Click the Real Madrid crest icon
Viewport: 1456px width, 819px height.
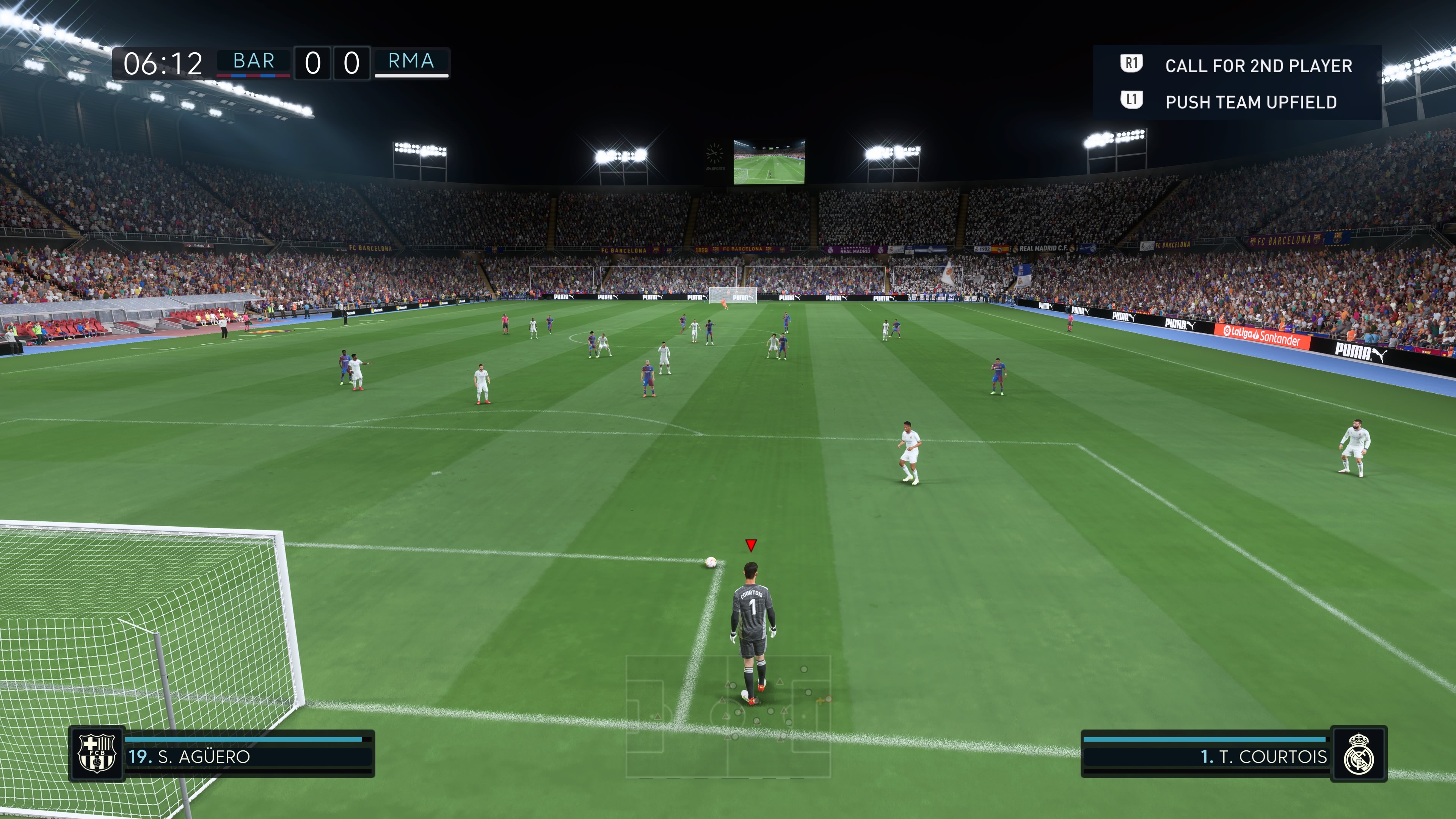coord(1358,754)
